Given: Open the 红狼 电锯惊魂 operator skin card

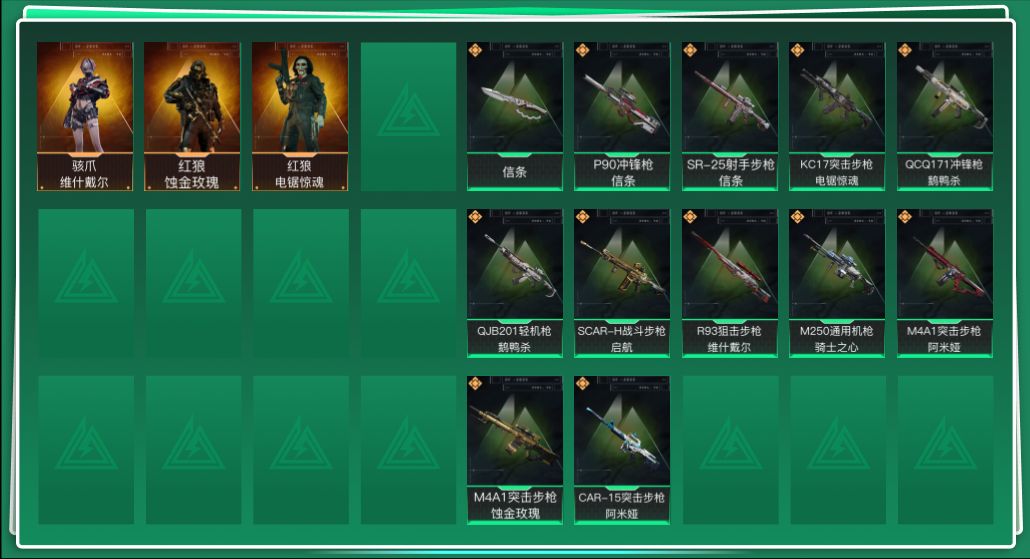Looking at the screenshot, I should tap(300, 115).
